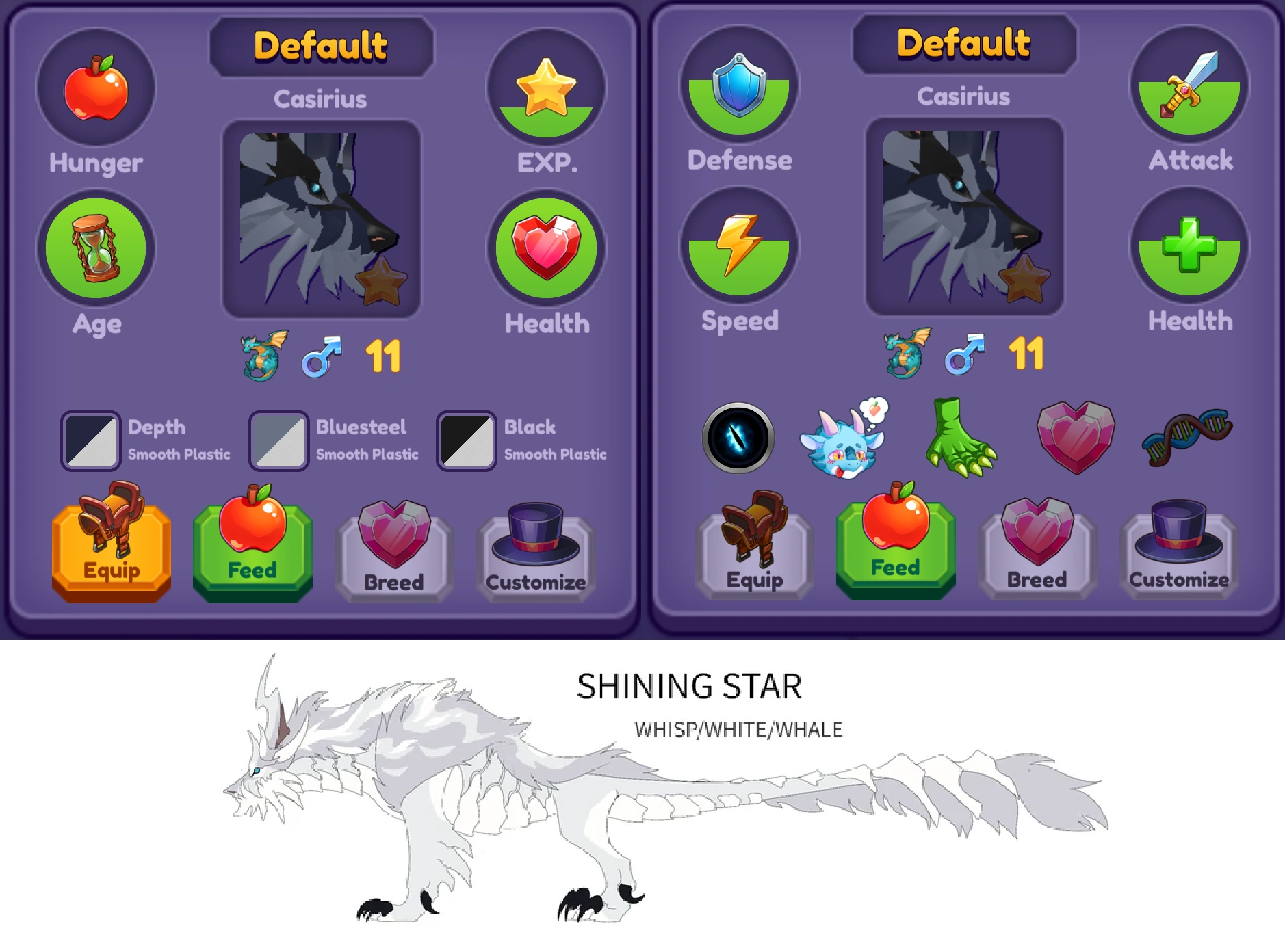Image resolution: width=1285 pixels, height=952 pixels.
Task: Open the Customize hat menu
Action: 537,551
